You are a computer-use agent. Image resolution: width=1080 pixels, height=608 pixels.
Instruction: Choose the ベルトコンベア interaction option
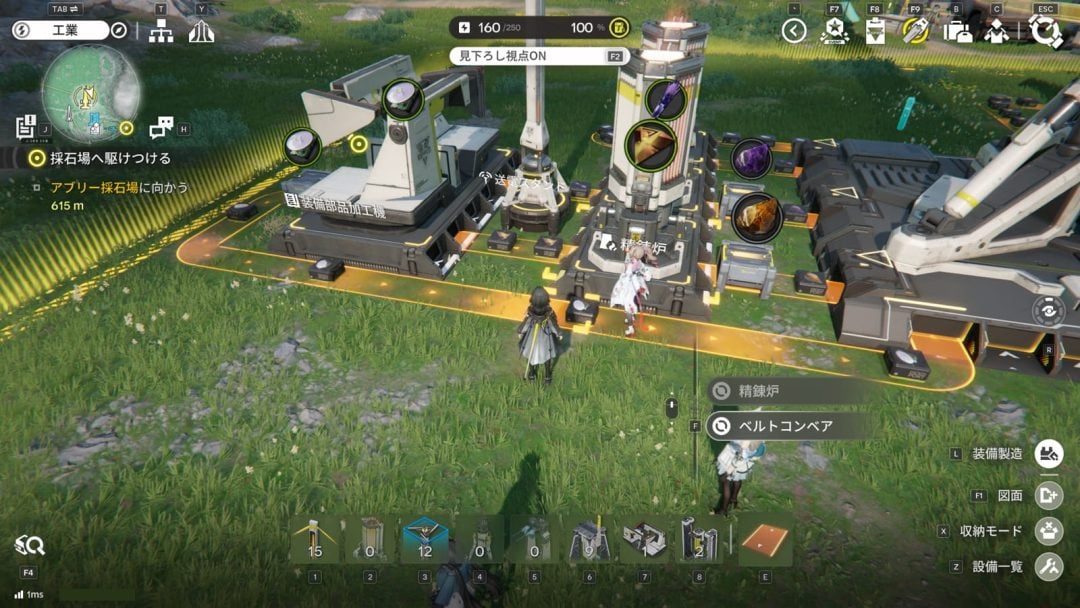pyautogui.click(x=785, y=426)
